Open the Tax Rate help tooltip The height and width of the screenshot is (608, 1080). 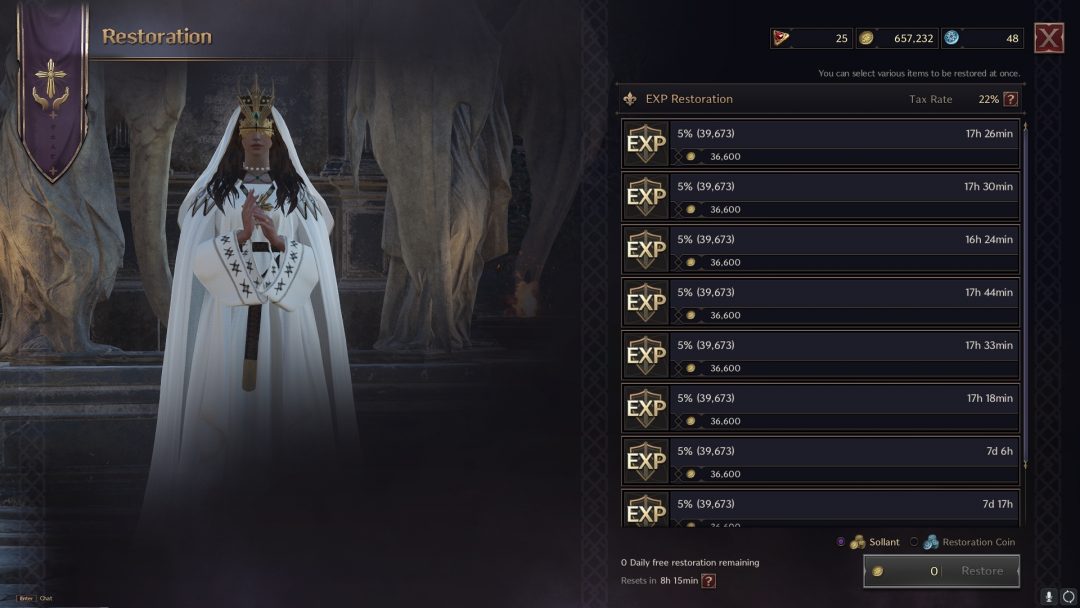pyautogui.click(x=1010, y=99)
